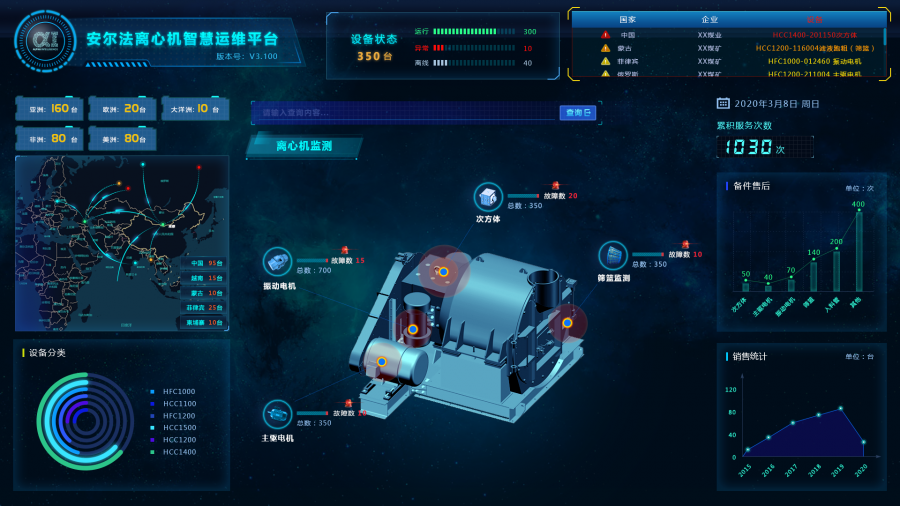Viewport: 900px width, 506px height.
Task: Select the 菲律宾 HFC1000 alert row
Action: (x=727, y=61)
